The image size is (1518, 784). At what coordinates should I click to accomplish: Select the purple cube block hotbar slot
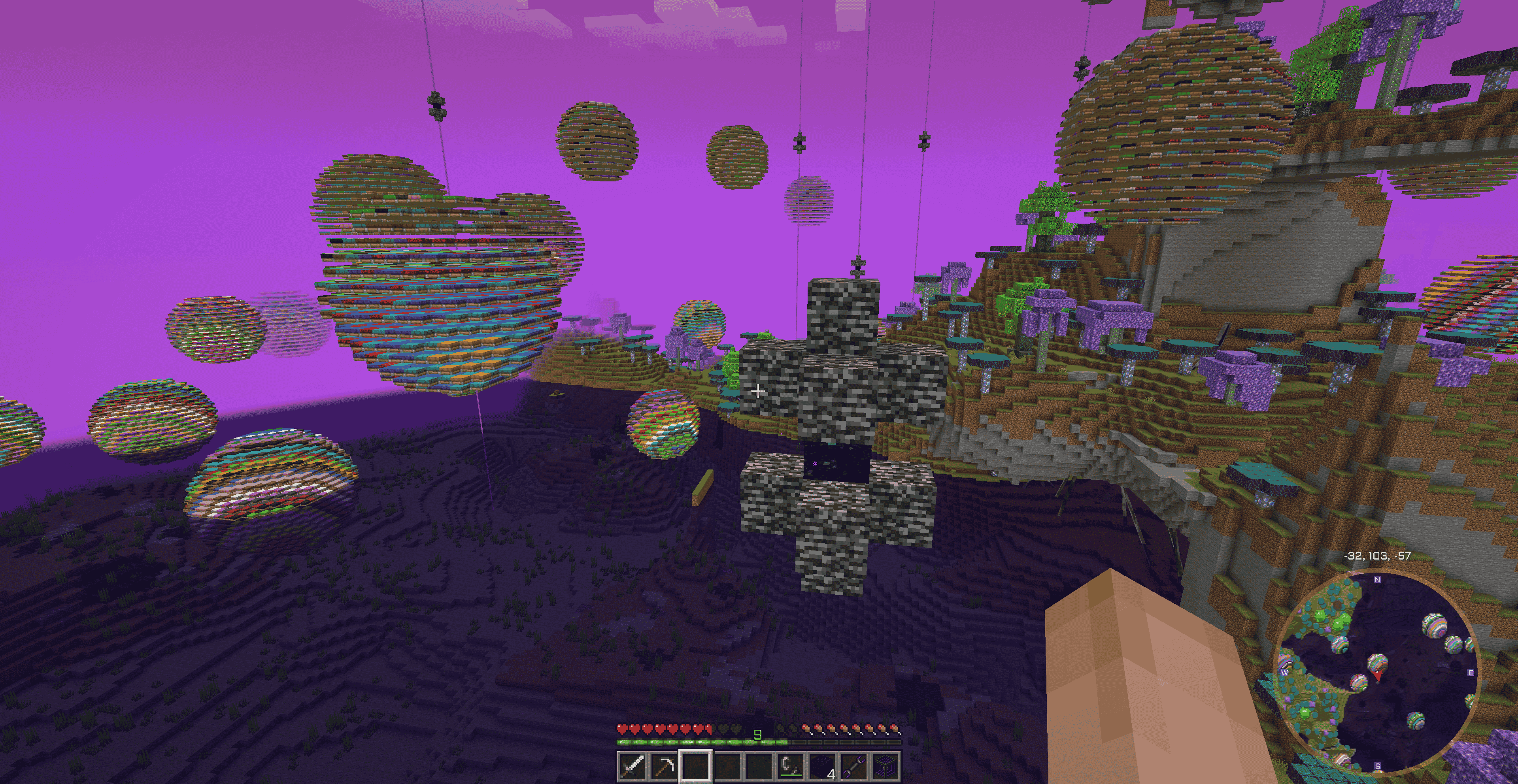coord(885,766)
